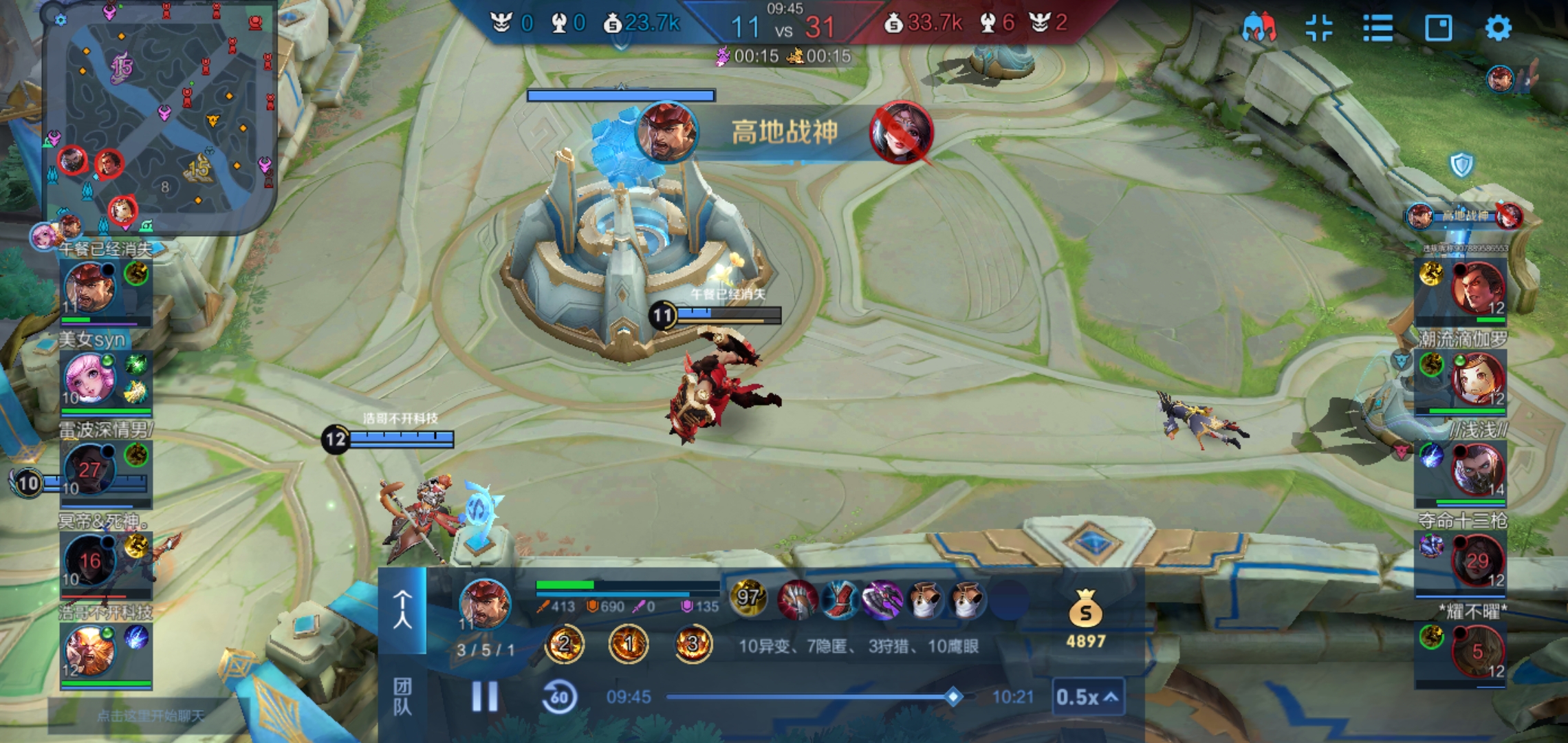Image resolution: width=1568 pixels, height=743 pixels.
Task: Open the list view icon
Action: [1378, 28]
